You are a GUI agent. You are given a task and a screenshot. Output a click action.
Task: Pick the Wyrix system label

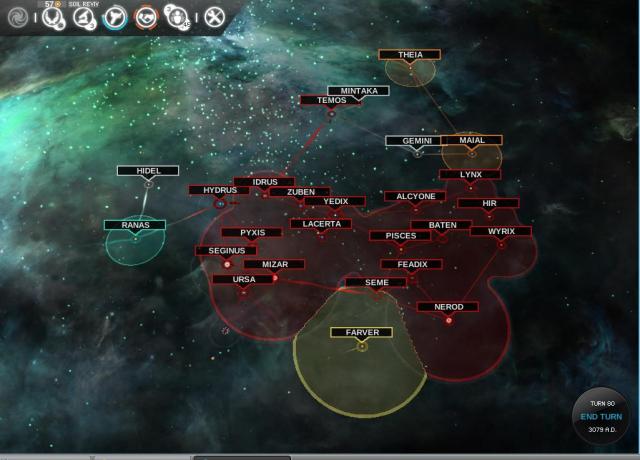click(x=500, y=231)
